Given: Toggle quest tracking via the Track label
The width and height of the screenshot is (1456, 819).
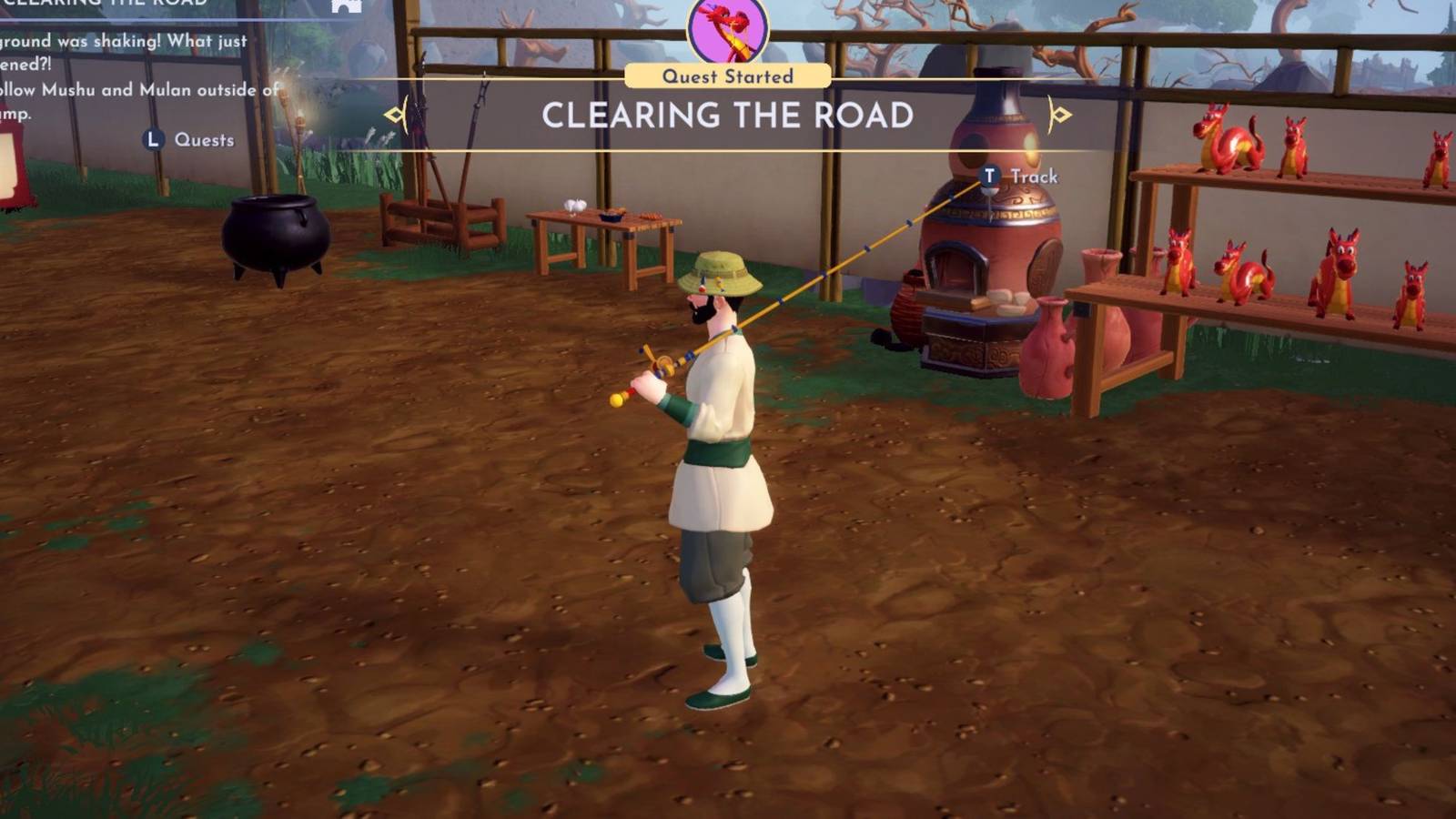Looking at the screenshot, I should [x=1033, y=177].
